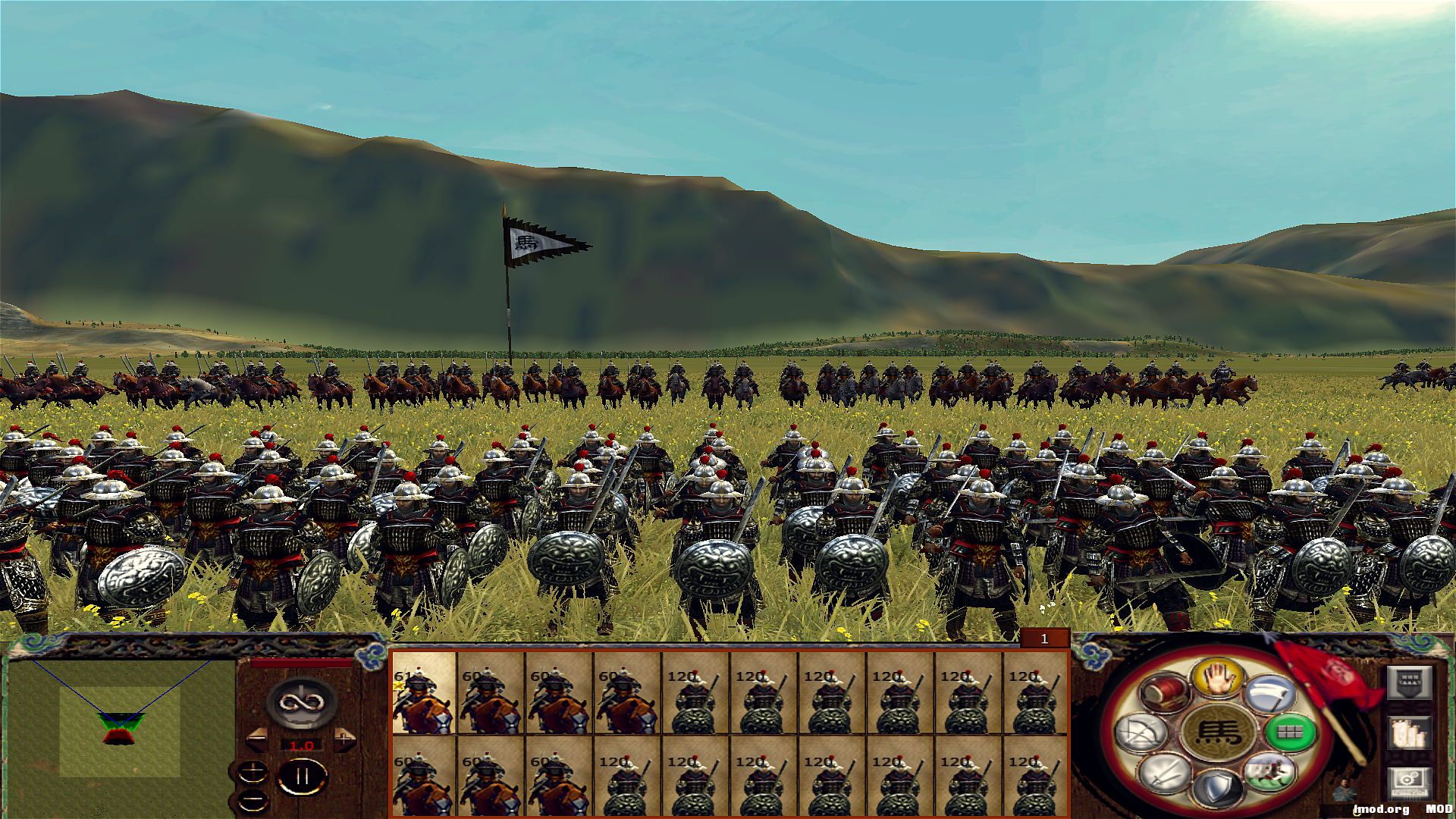Increase game speed with plus arrow
The width and height of the screenshot is (1456, 819).
pos(344,739)
